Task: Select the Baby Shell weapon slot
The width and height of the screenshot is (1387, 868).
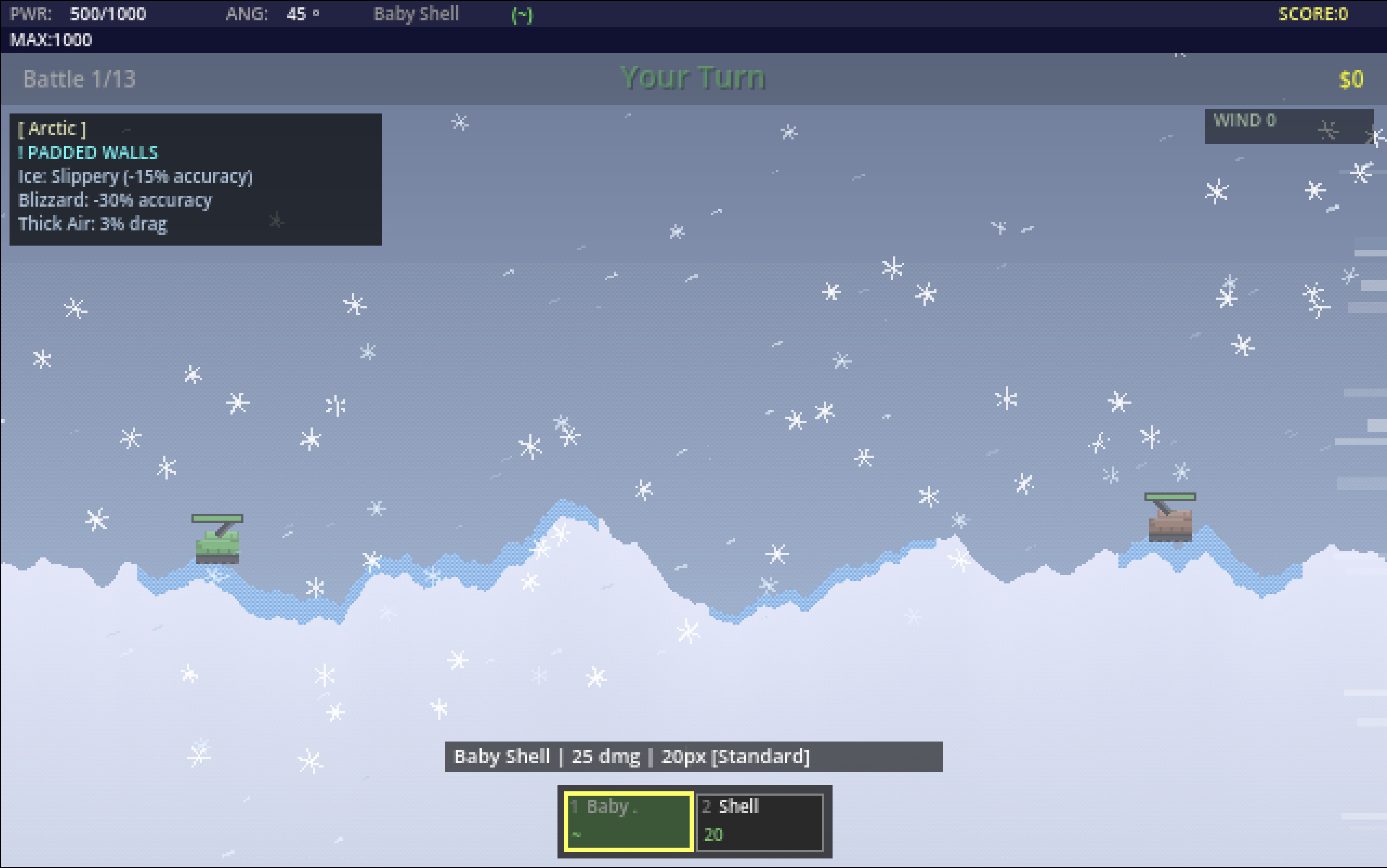Action: [x=628, y=820]
